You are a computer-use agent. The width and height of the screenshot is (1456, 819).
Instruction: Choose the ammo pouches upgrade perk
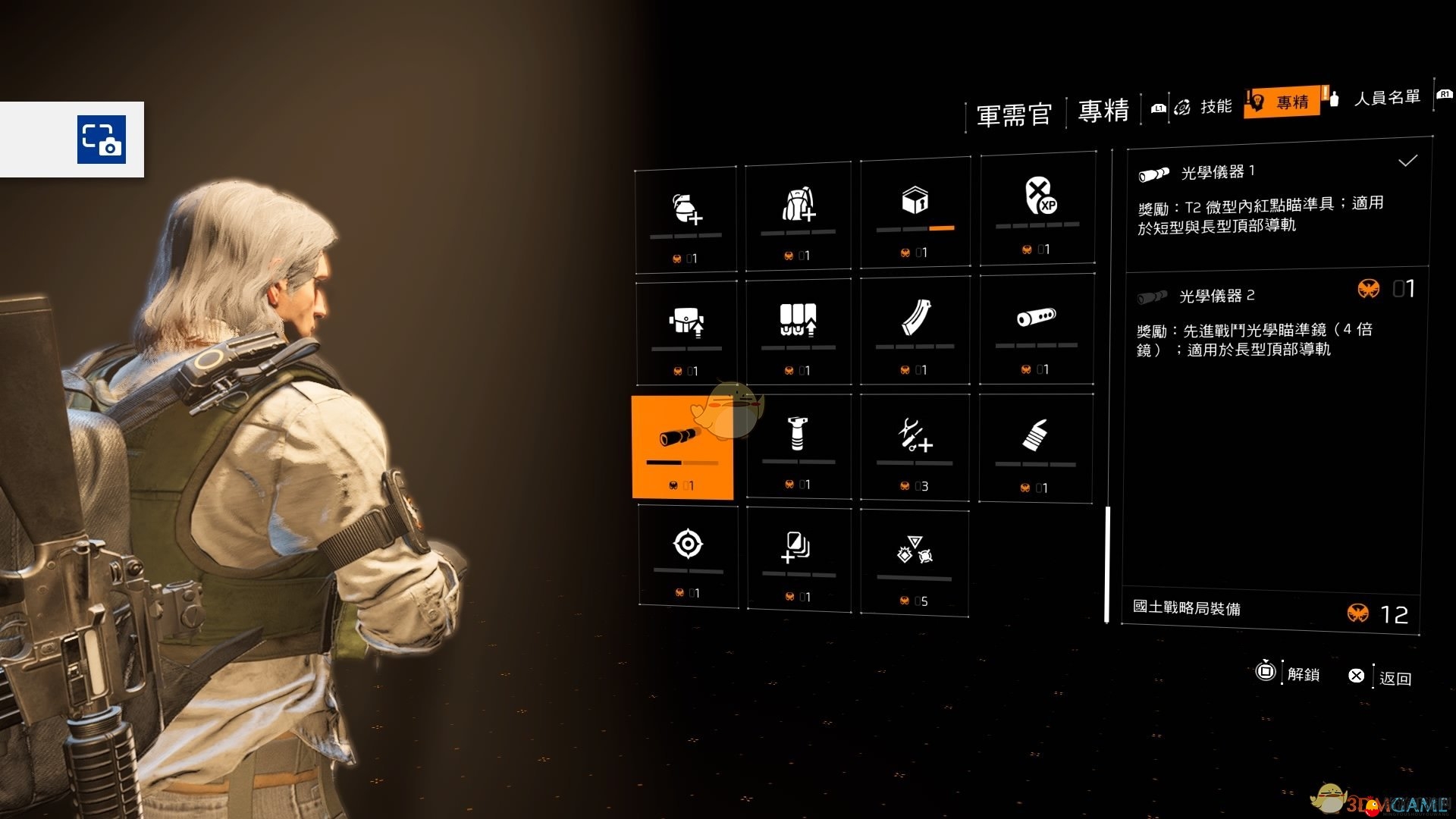(x=798, y=331)
